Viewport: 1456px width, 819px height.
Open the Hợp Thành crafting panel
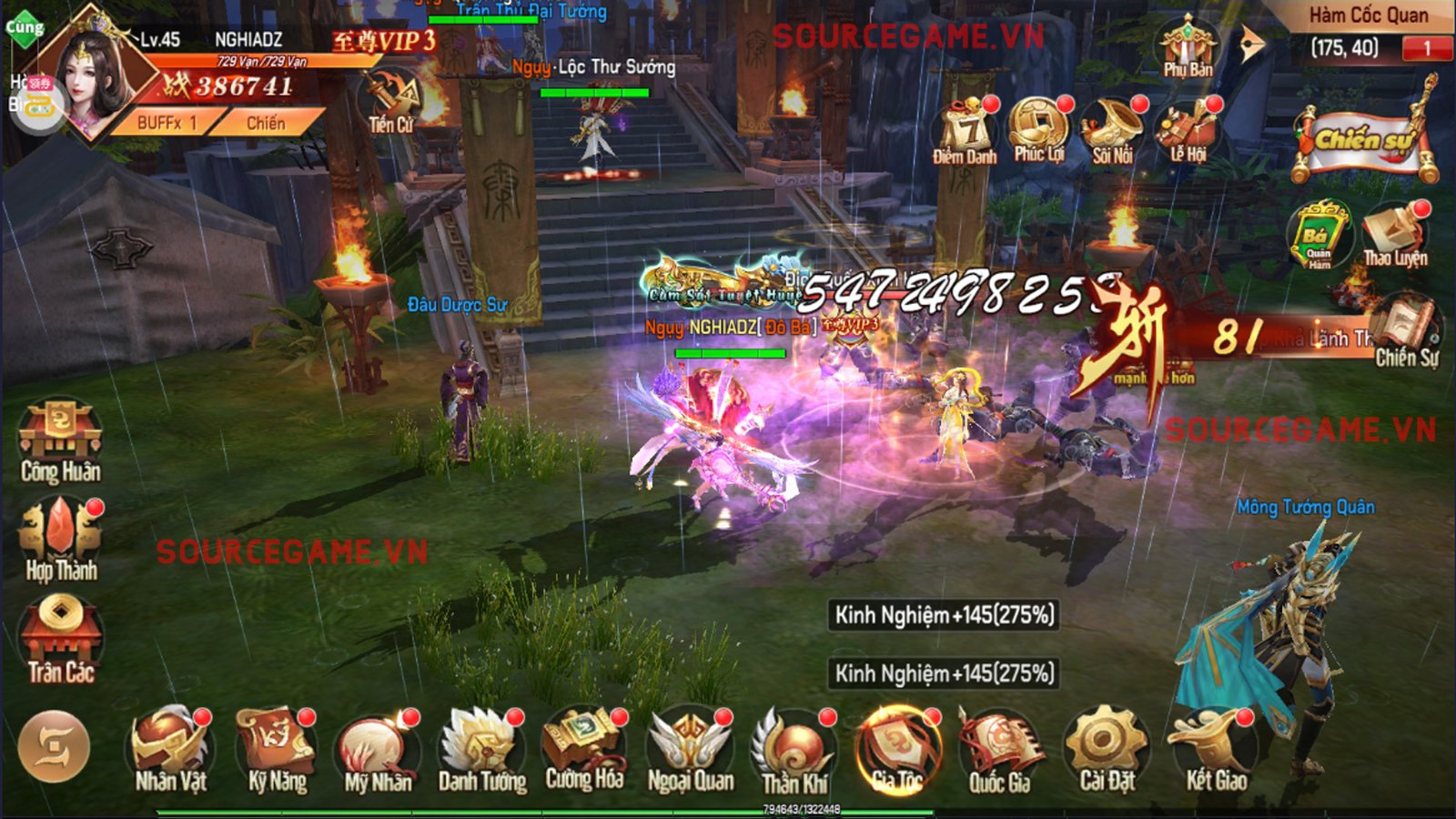pos(61,540)
